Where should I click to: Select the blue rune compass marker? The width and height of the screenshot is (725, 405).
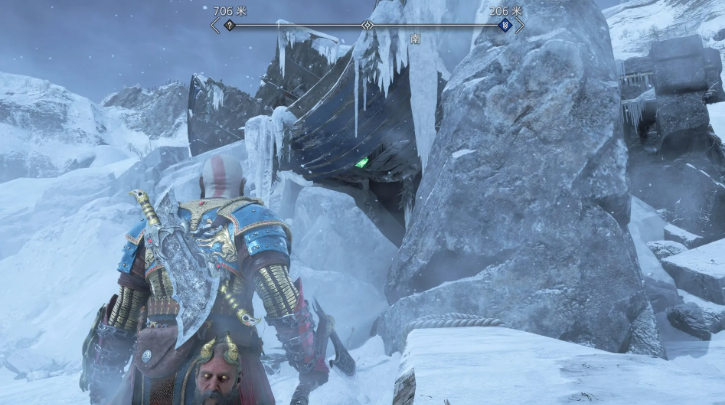(505, 25)
